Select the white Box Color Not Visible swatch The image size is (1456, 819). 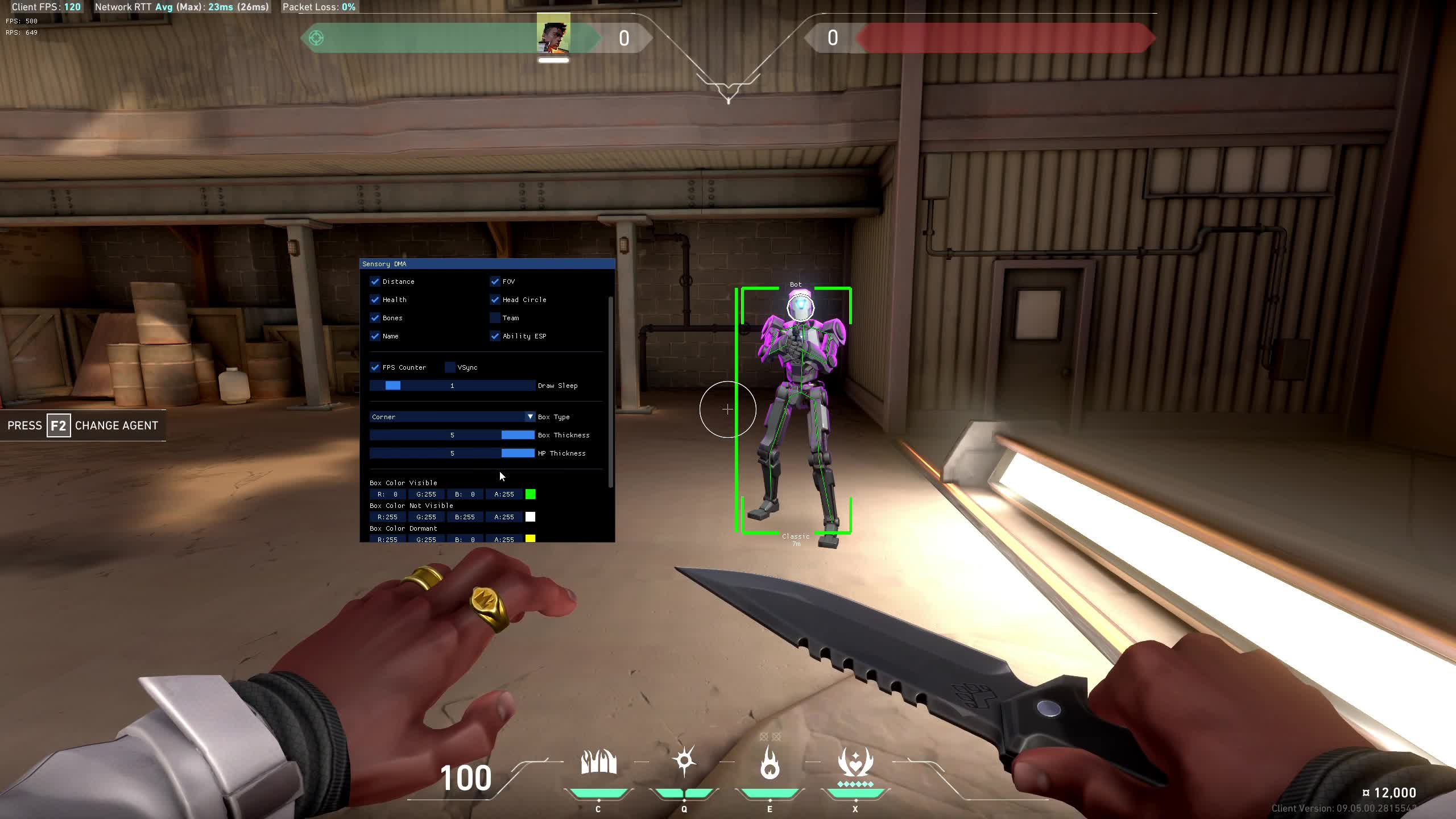pos(530,517)
